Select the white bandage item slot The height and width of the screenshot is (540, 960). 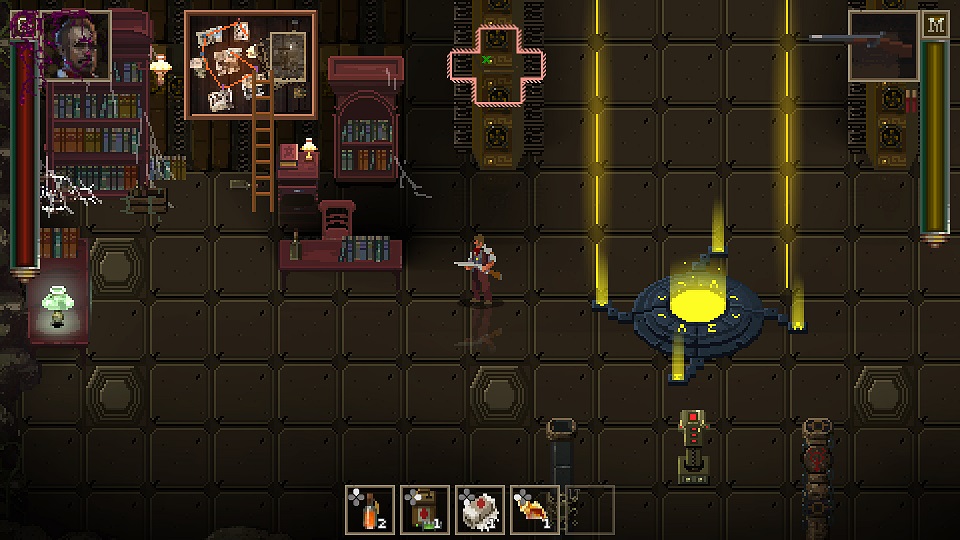tap(480, 509)
